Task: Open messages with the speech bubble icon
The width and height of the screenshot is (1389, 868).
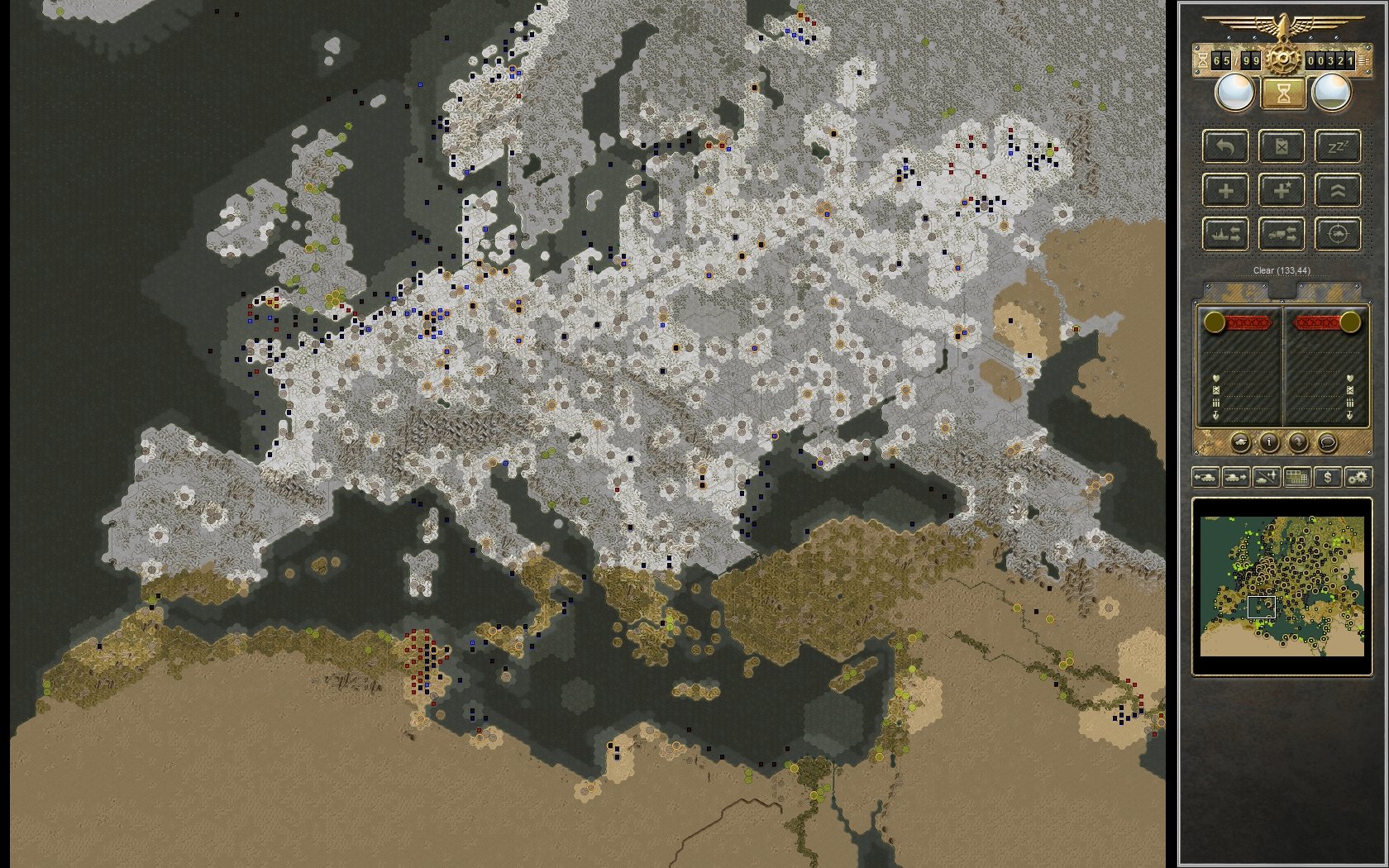Action: (1328, 442)
